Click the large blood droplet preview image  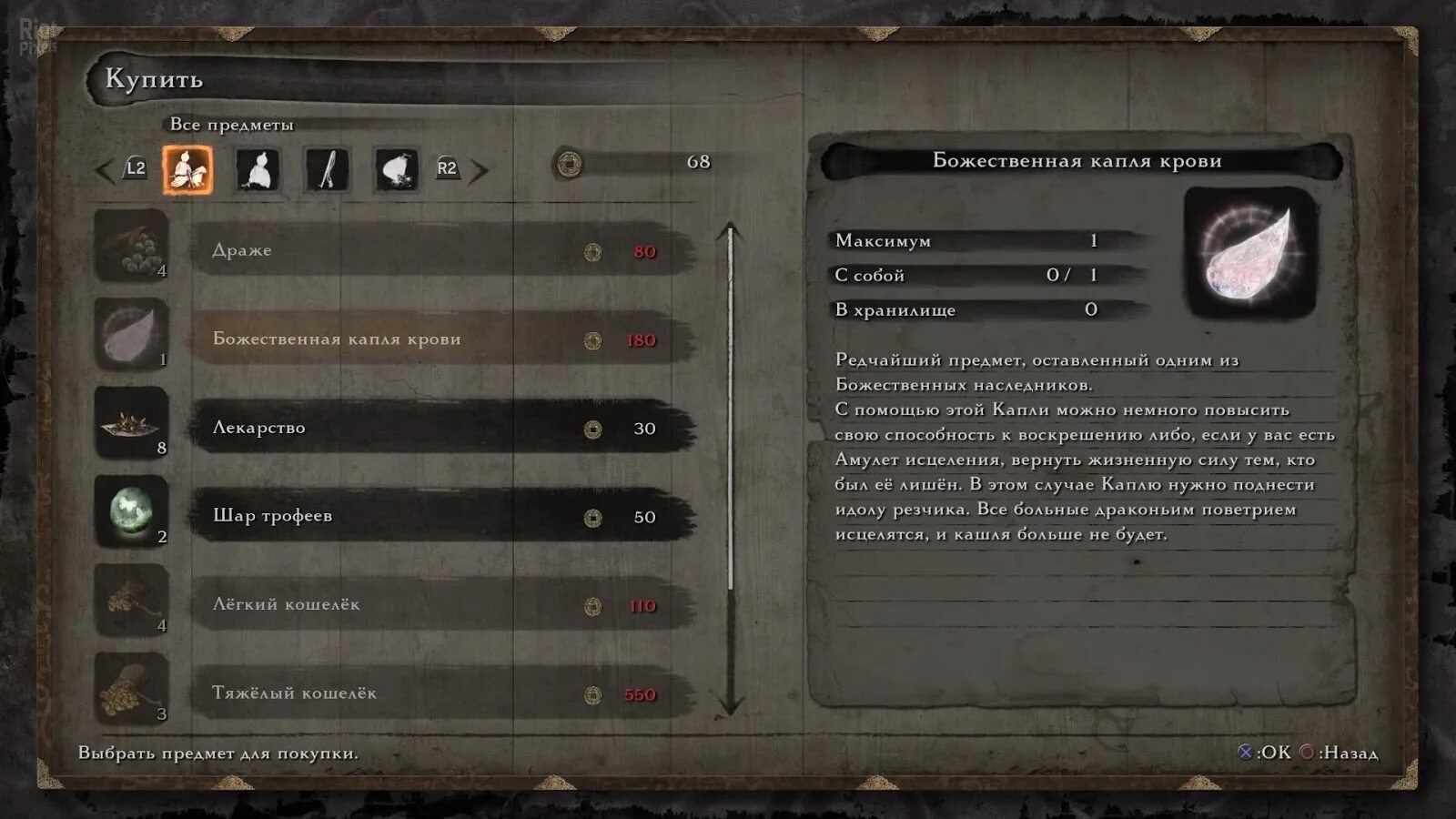point(1250,252)
